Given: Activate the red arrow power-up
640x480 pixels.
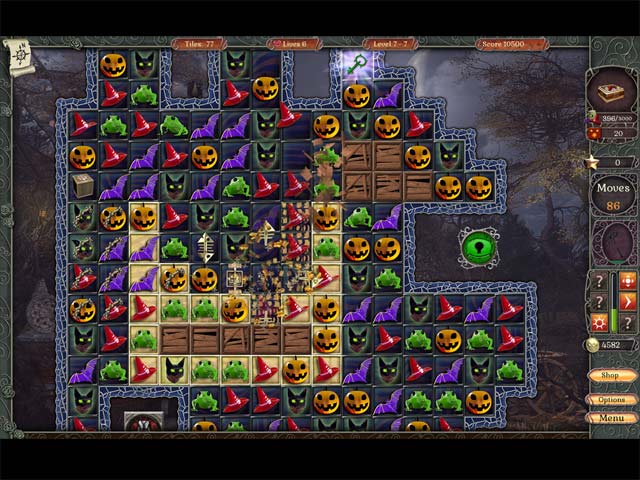Looking at the screenshot, I should point(628,301).
